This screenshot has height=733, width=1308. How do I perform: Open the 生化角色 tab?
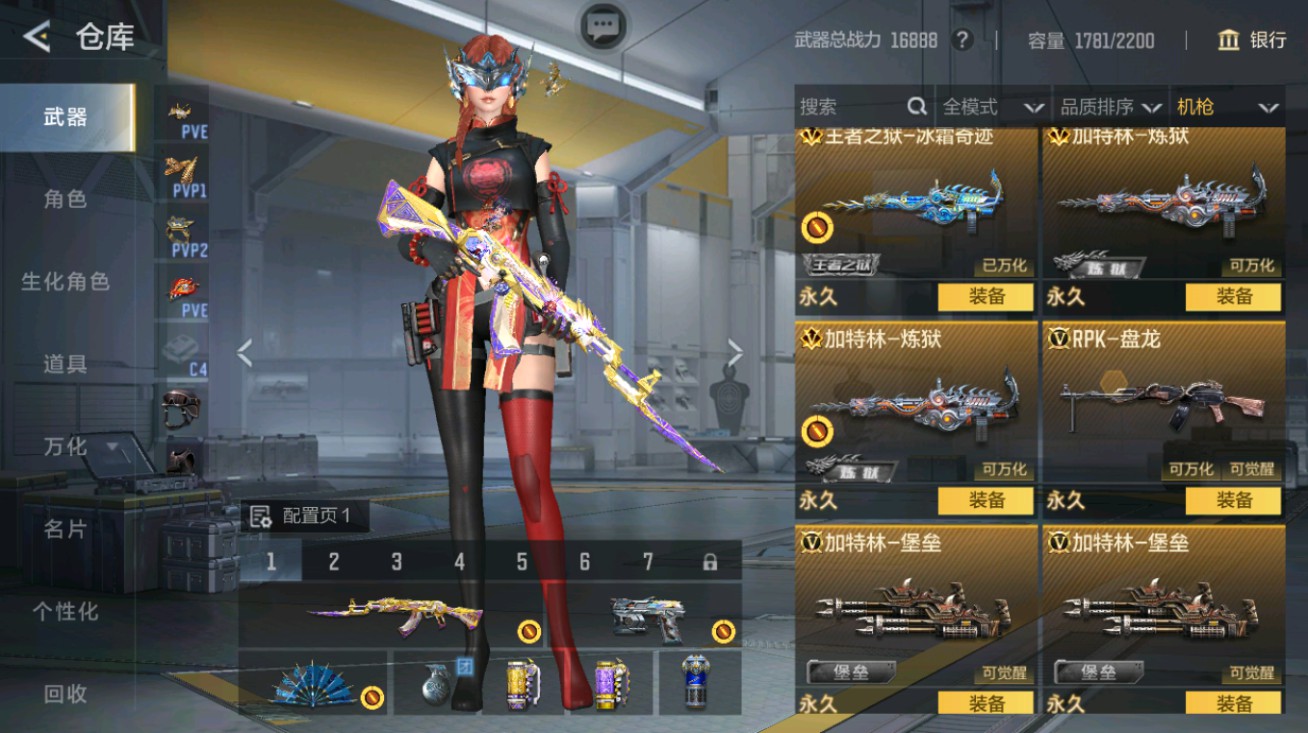(x=65, y=282)
